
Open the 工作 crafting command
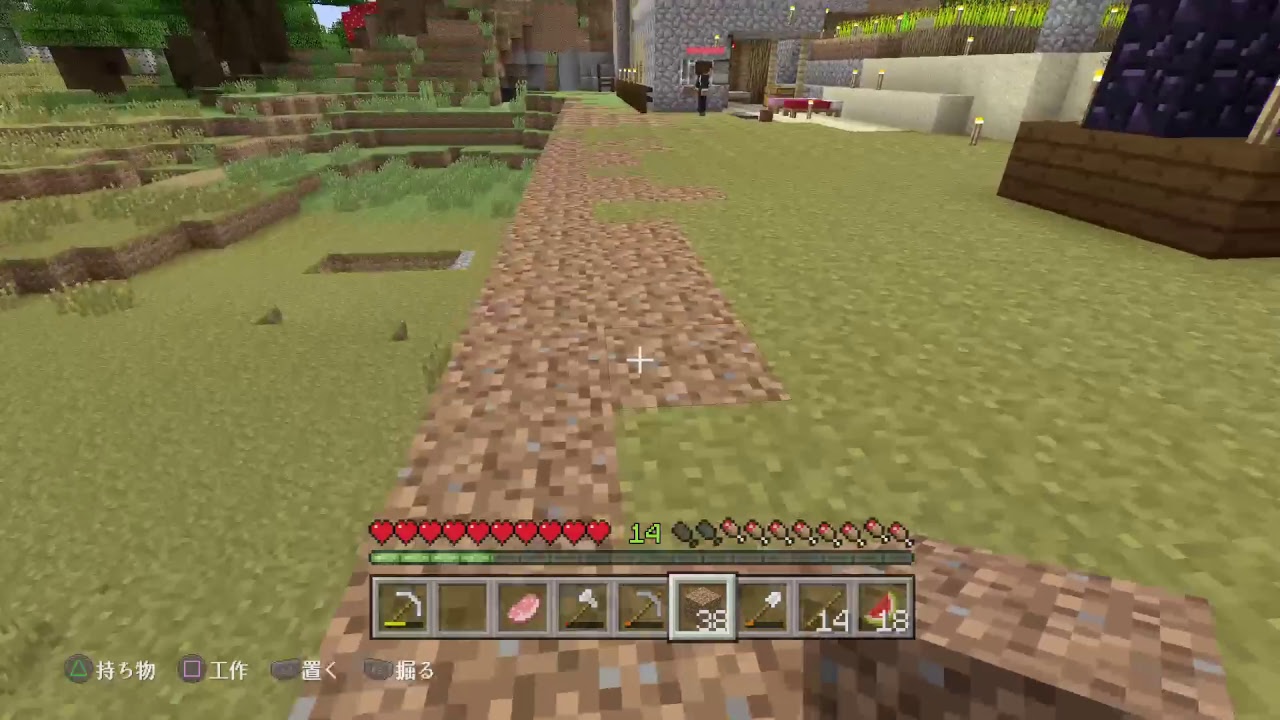coord(230,671)
